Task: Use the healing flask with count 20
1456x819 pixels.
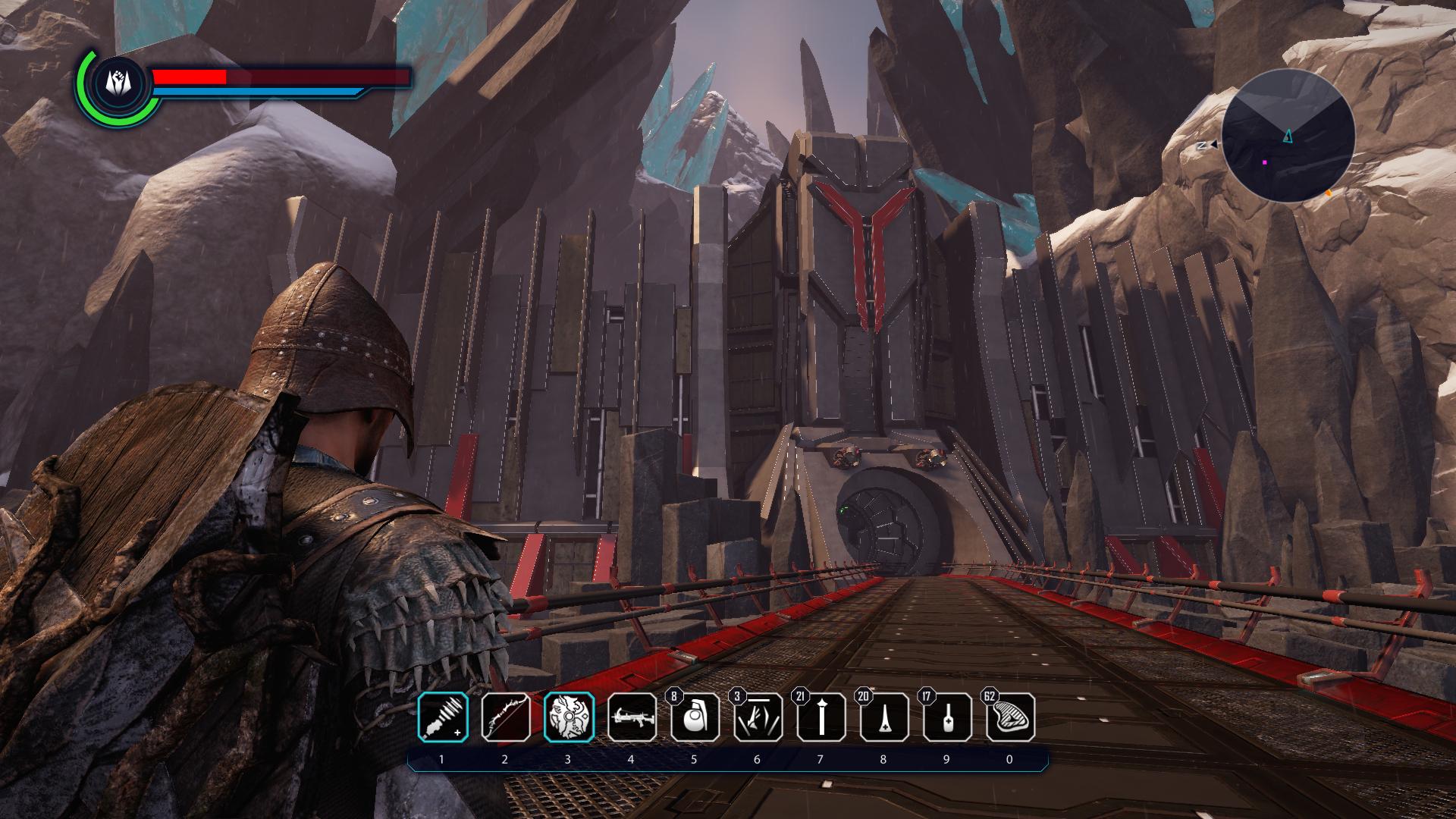Action: point(883,717)
